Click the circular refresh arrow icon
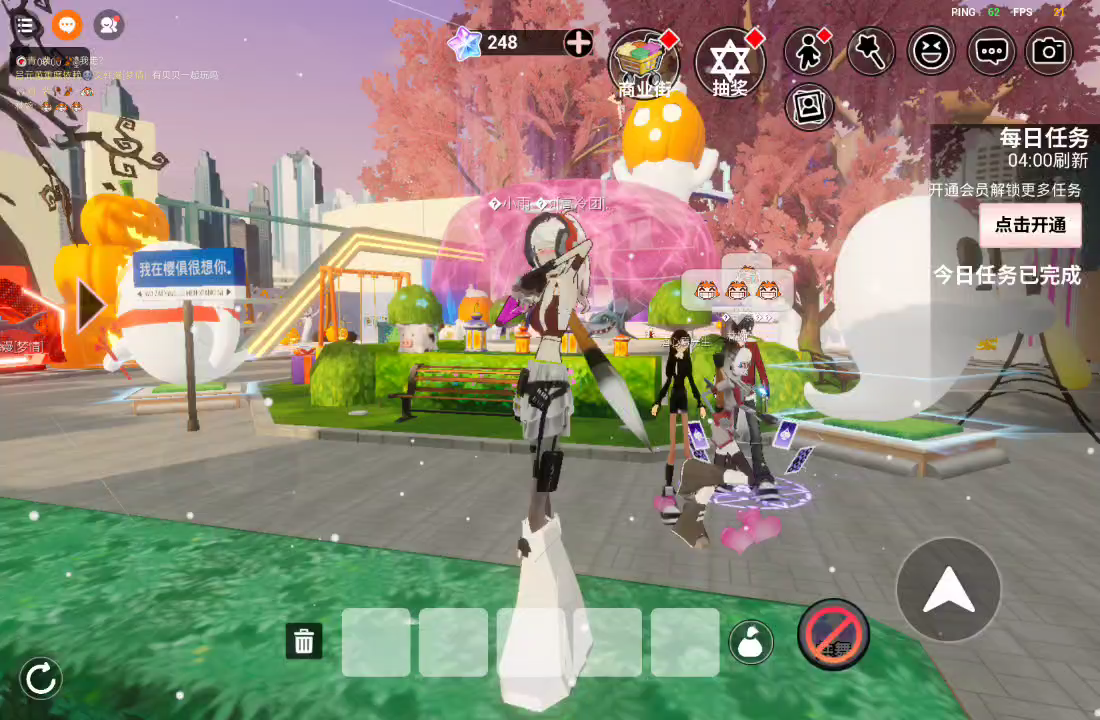 click(41, 679)
